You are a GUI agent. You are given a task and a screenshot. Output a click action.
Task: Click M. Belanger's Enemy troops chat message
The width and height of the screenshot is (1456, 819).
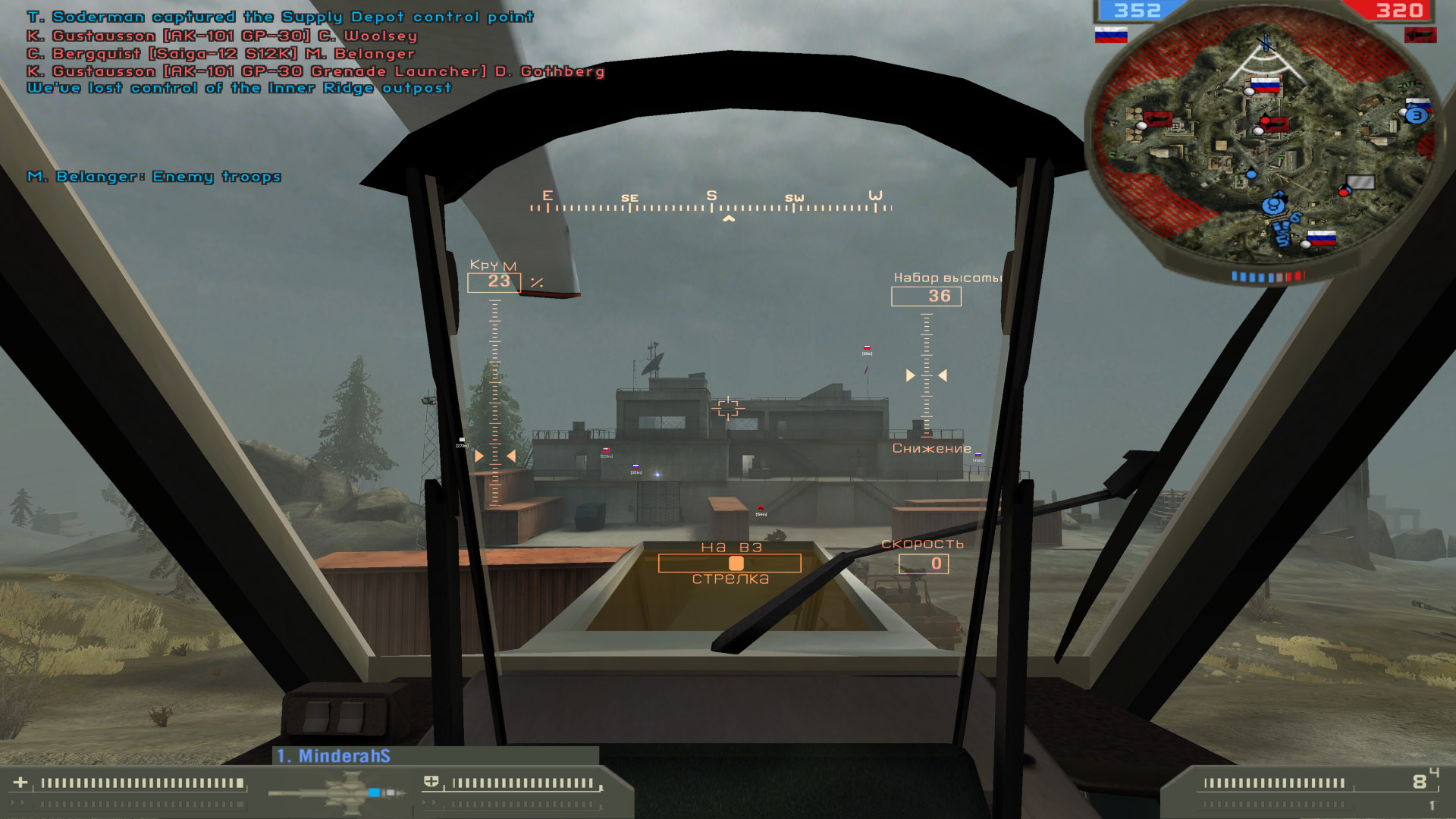click(153, 177)
